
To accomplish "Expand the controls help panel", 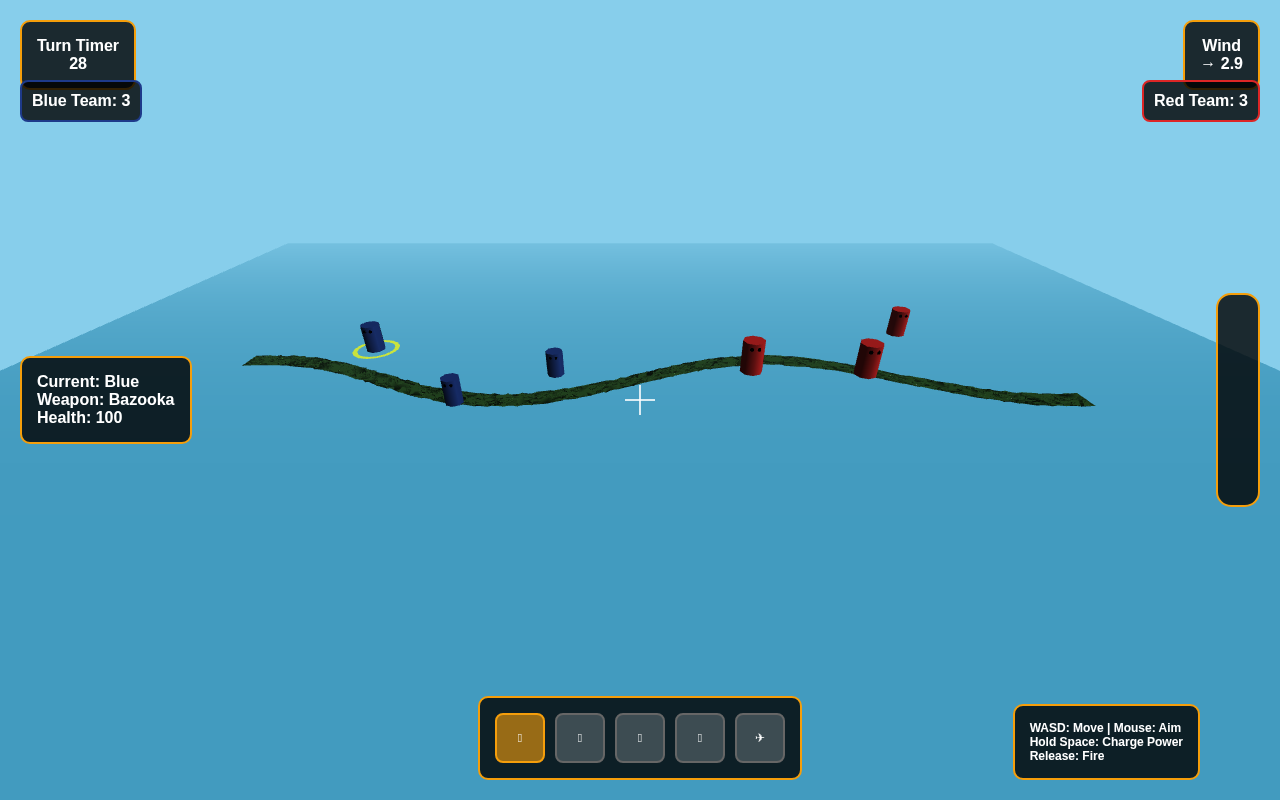I will coord(1106,741).
